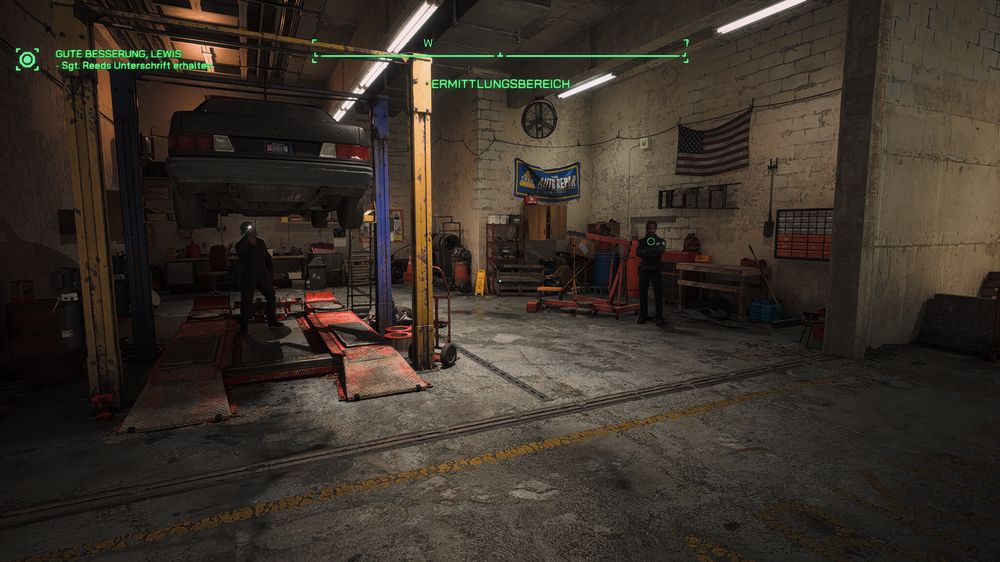Click the green objective tracker icon
1000x562 pixels.
point(27,59)
